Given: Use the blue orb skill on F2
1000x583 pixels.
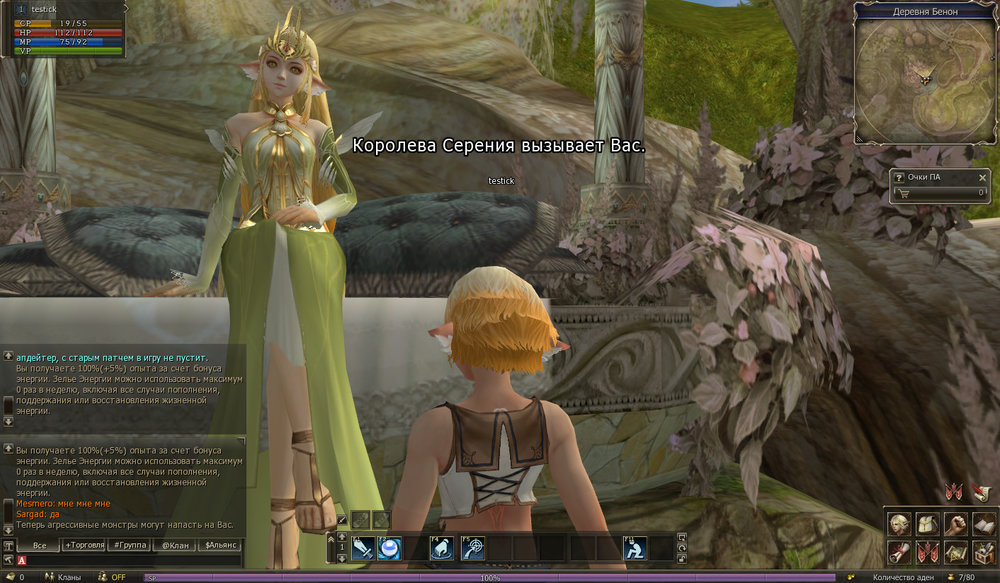Looking at the screenshot, I should (389, 548).
